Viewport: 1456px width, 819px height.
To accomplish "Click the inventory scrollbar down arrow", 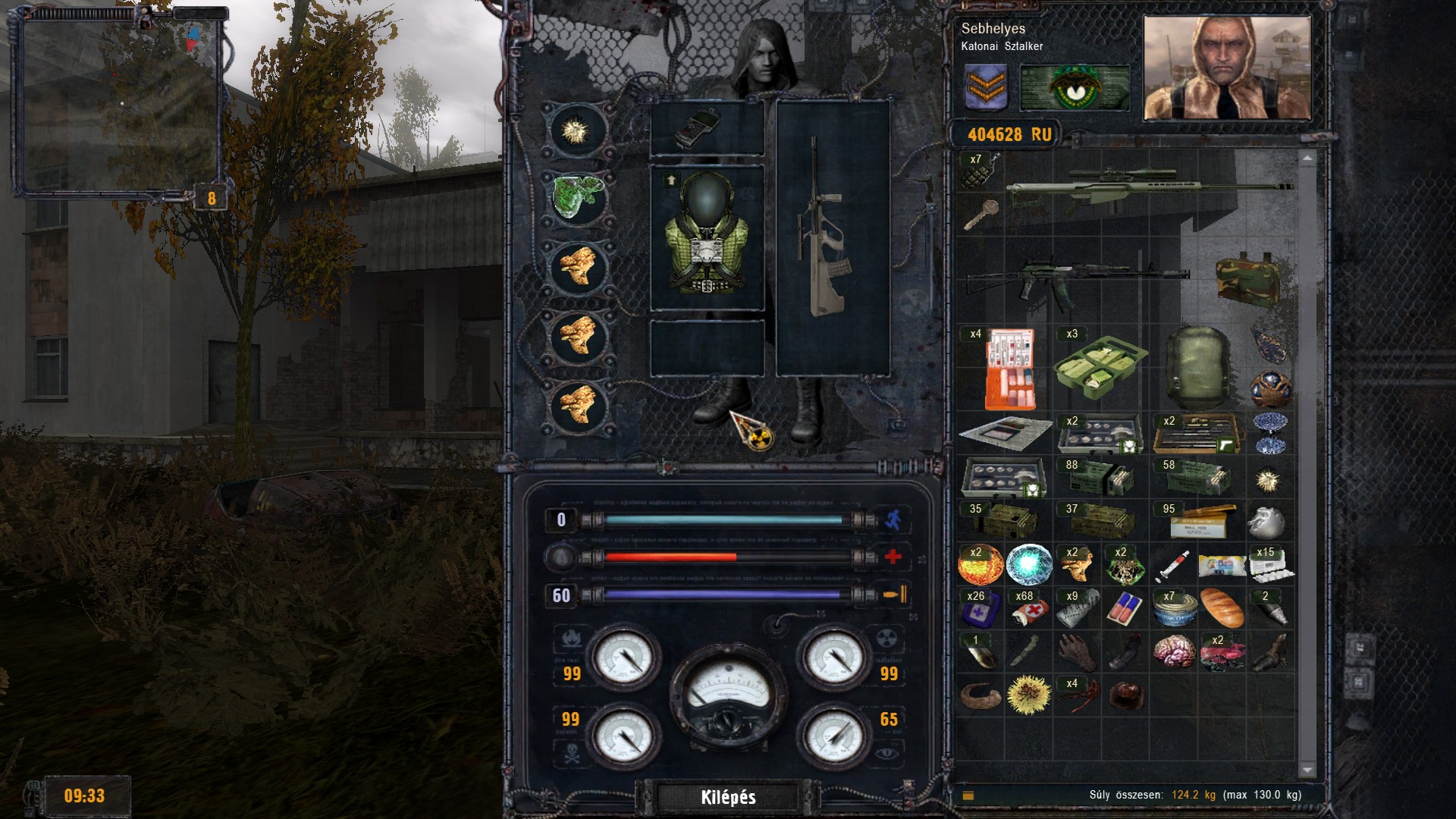I will pos(1307,770).
